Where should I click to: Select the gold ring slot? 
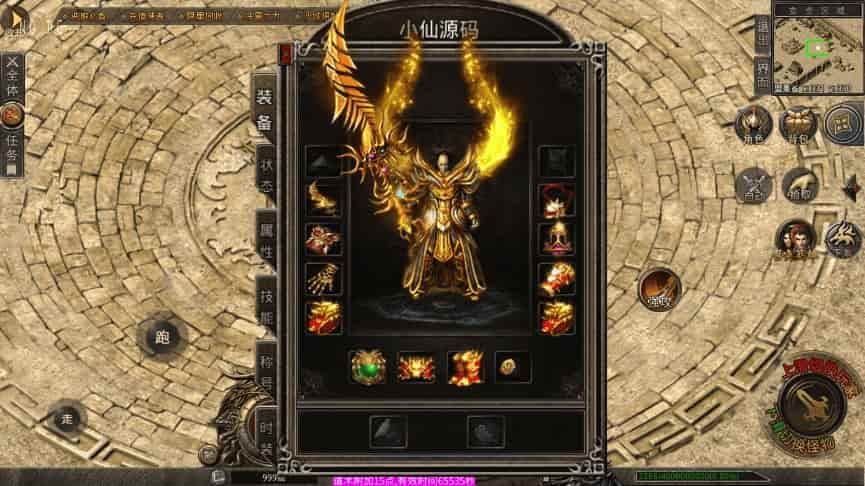pyautogui.click(x=512, y=367)
